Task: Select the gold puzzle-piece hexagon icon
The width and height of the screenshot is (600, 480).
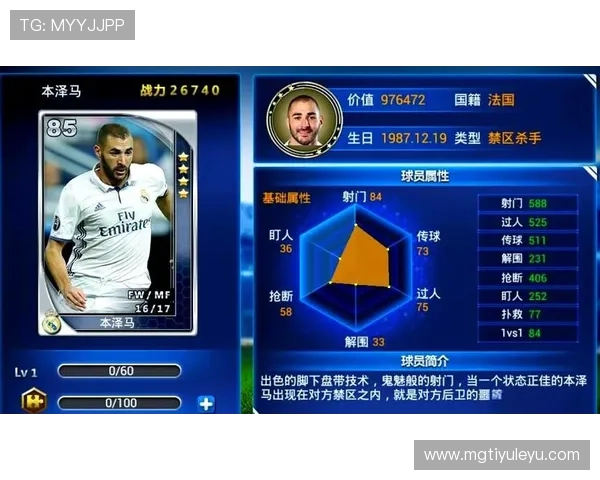Action: (33, 402)
